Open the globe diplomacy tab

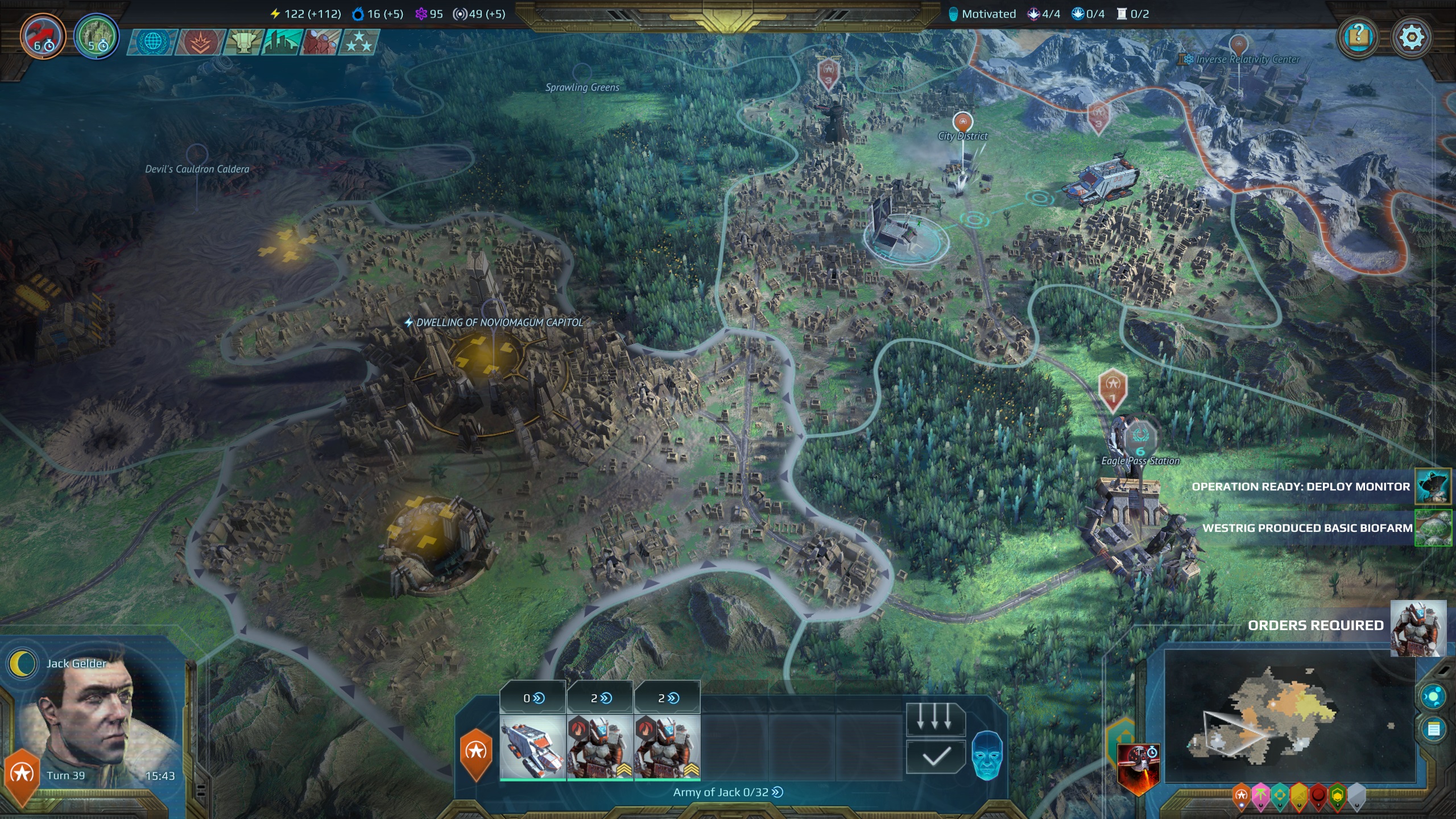[x=152, y=42]
